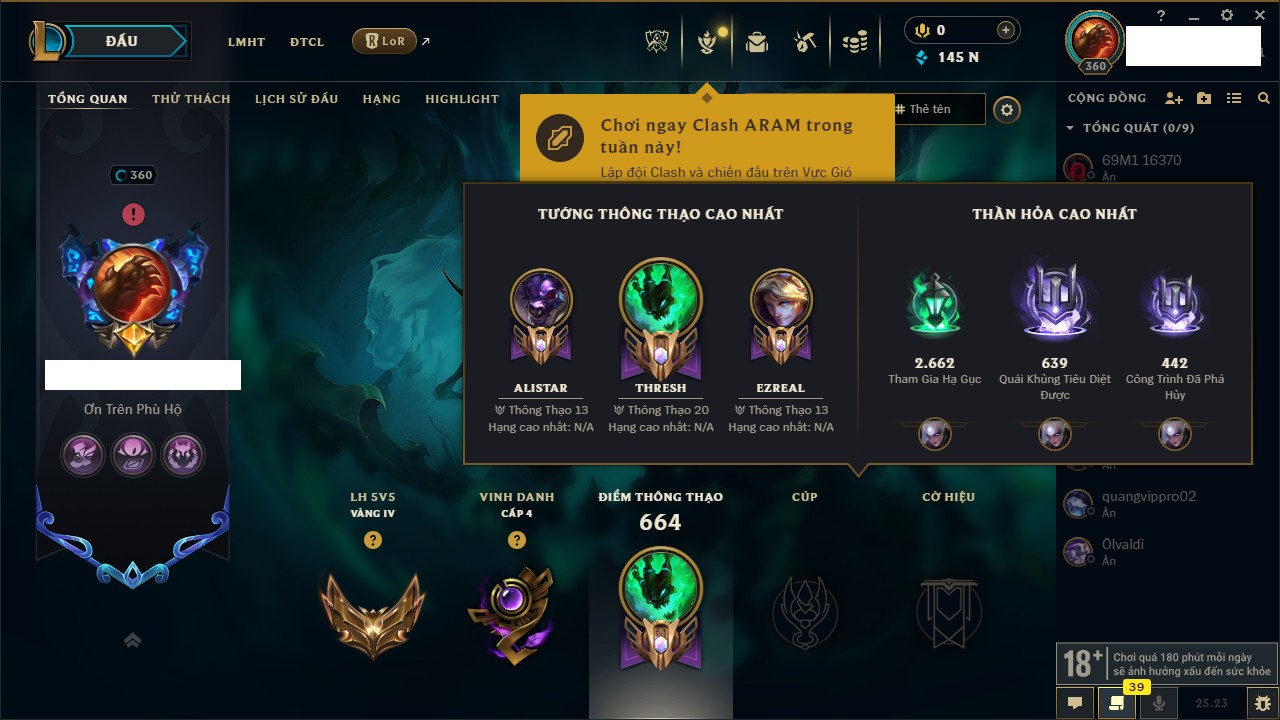Close the client window
Screen dimensions: 1280x720
tap(1257, 15)
